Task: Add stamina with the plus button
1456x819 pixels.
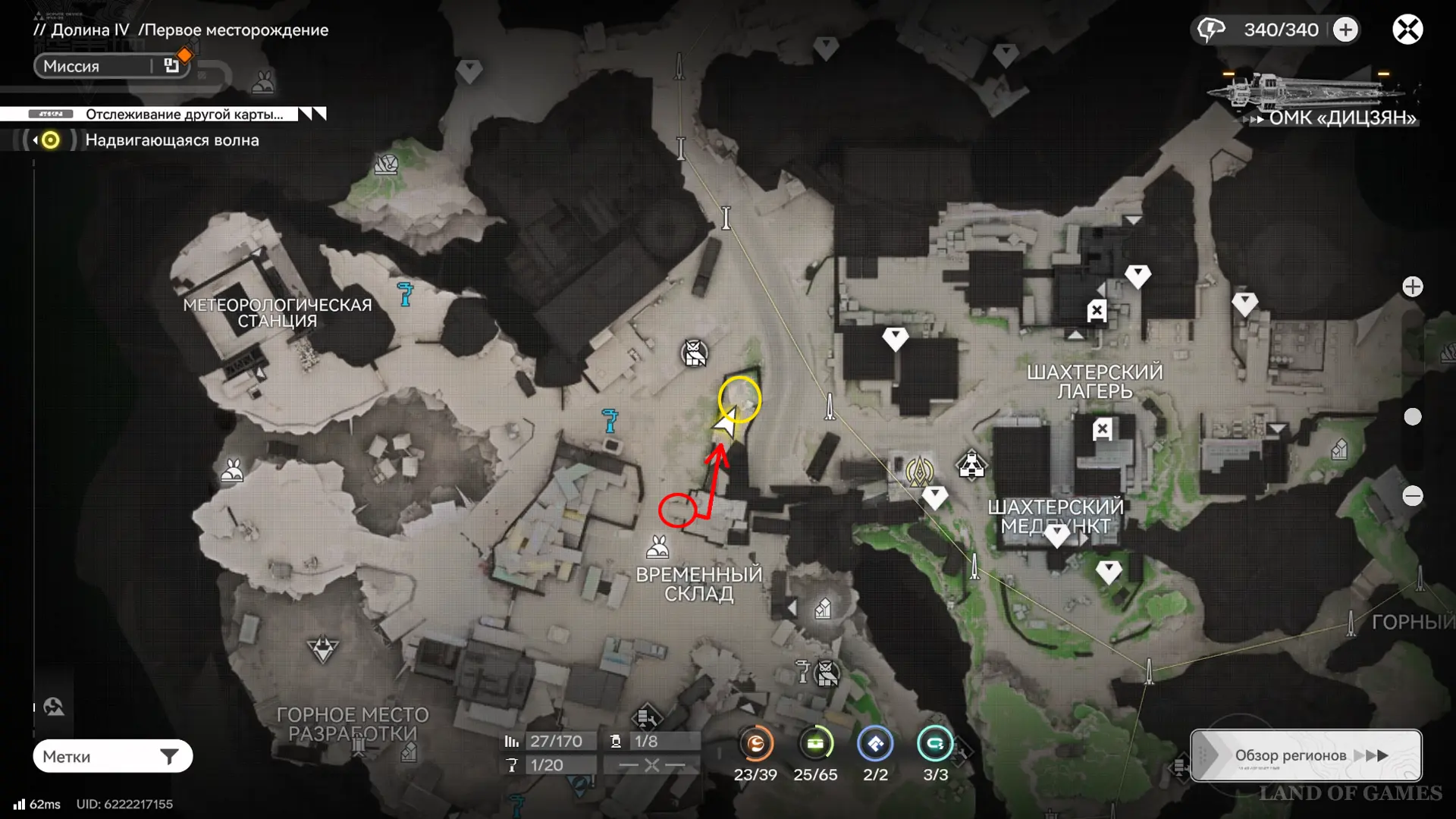Action: click(1346, 30)
